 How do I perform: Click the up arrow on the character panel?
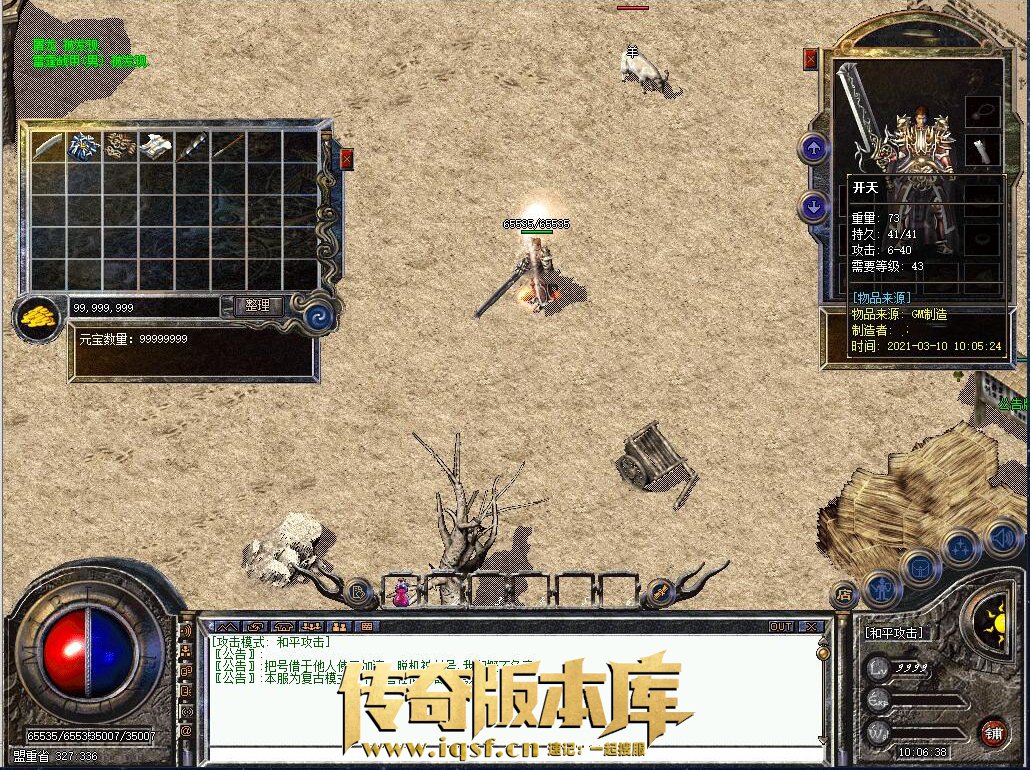[814, 149]
